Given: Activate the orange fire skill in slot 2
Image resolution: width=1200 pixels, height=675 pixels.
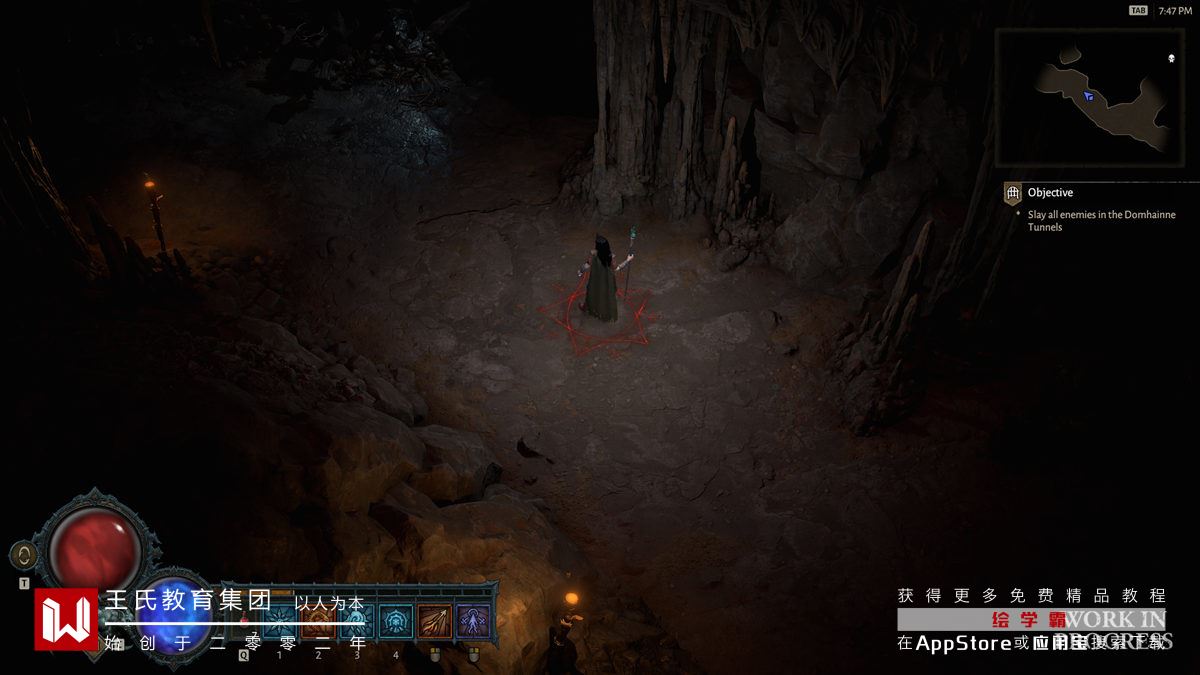Looking at the screenshot, I should pyautogui.click(x=318, y=622).
